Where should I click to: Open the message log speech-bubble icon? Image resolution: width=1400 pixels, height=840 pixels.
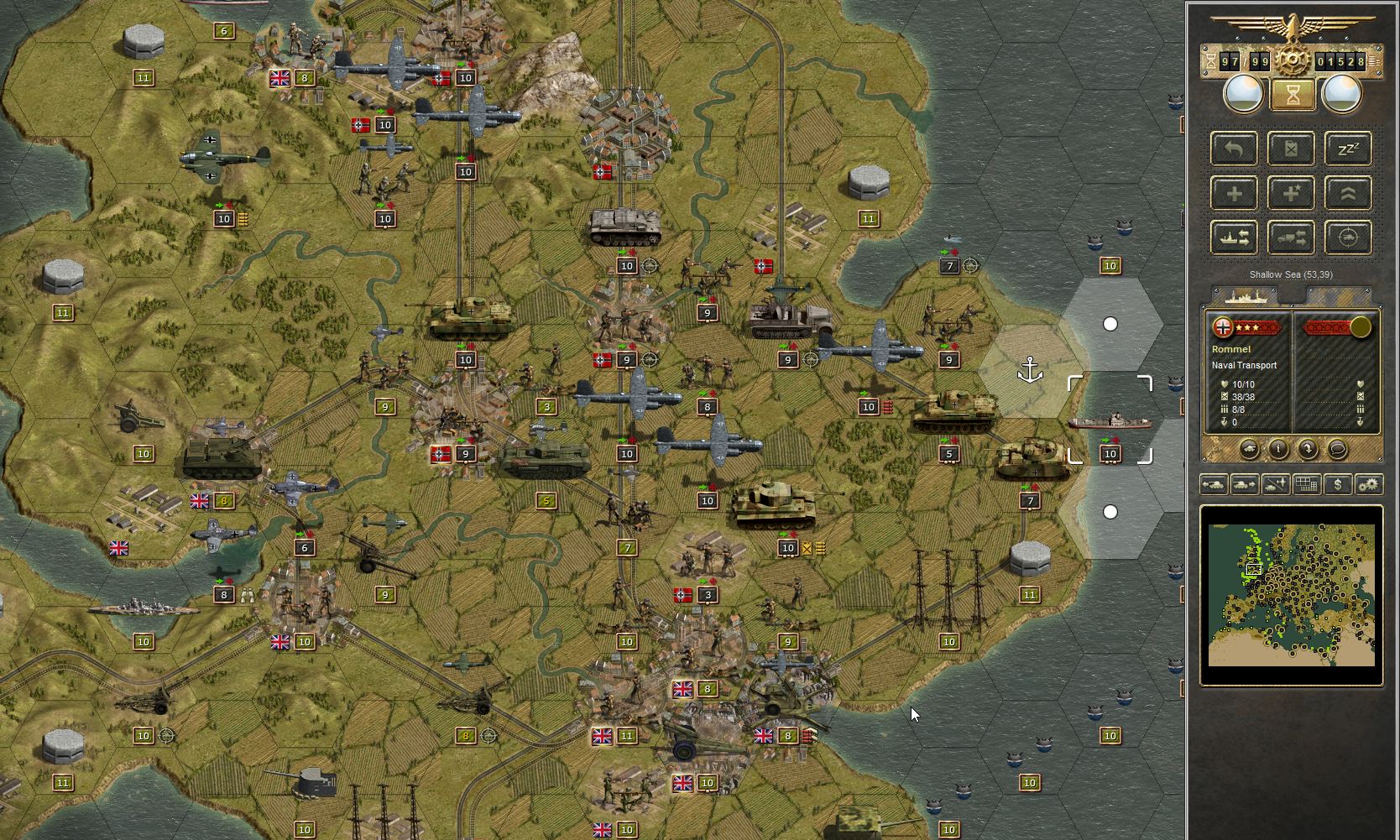point(1338,450)
